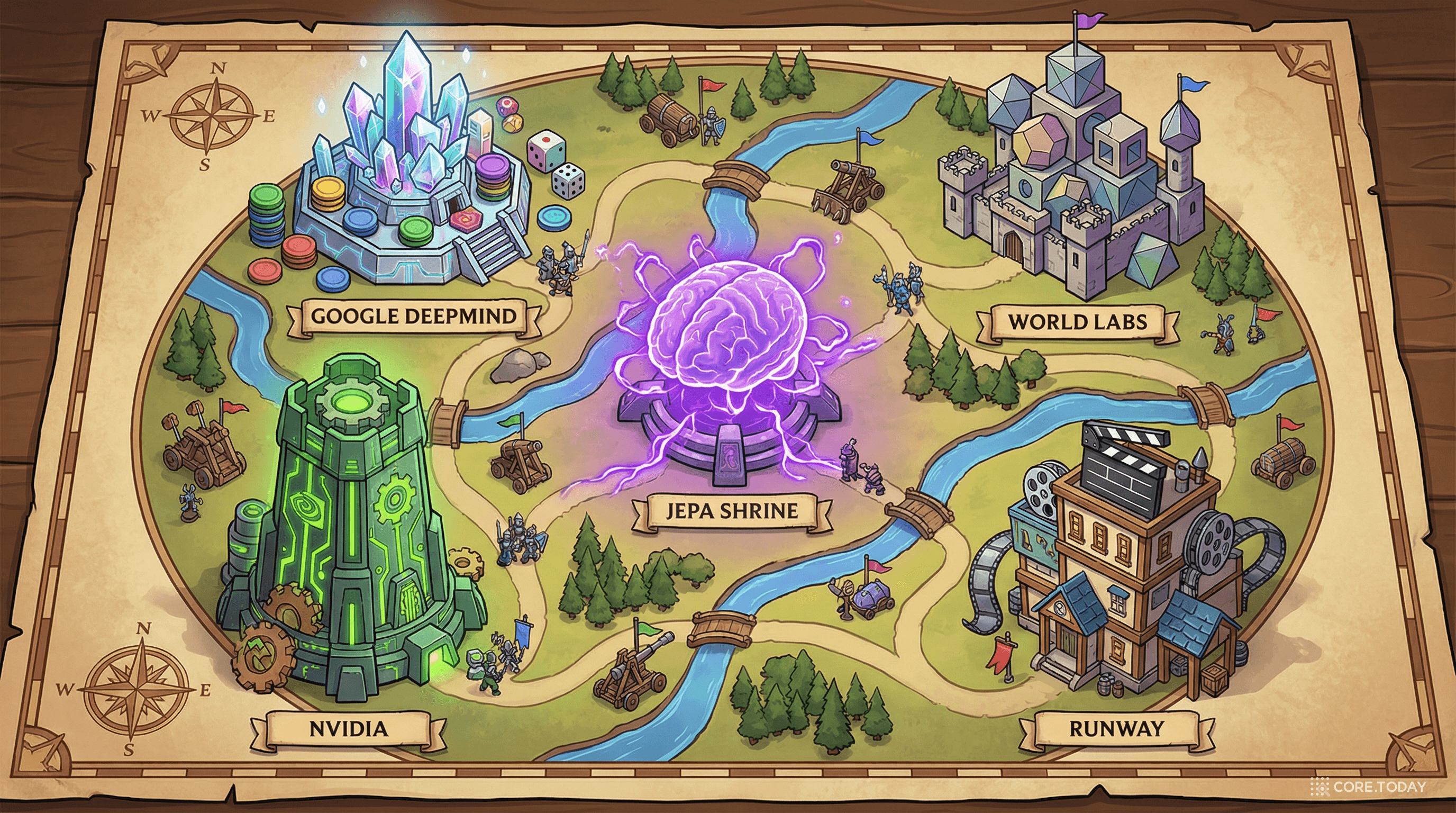
Task: Pick the Runway location banner
Action: point(1116,728)
